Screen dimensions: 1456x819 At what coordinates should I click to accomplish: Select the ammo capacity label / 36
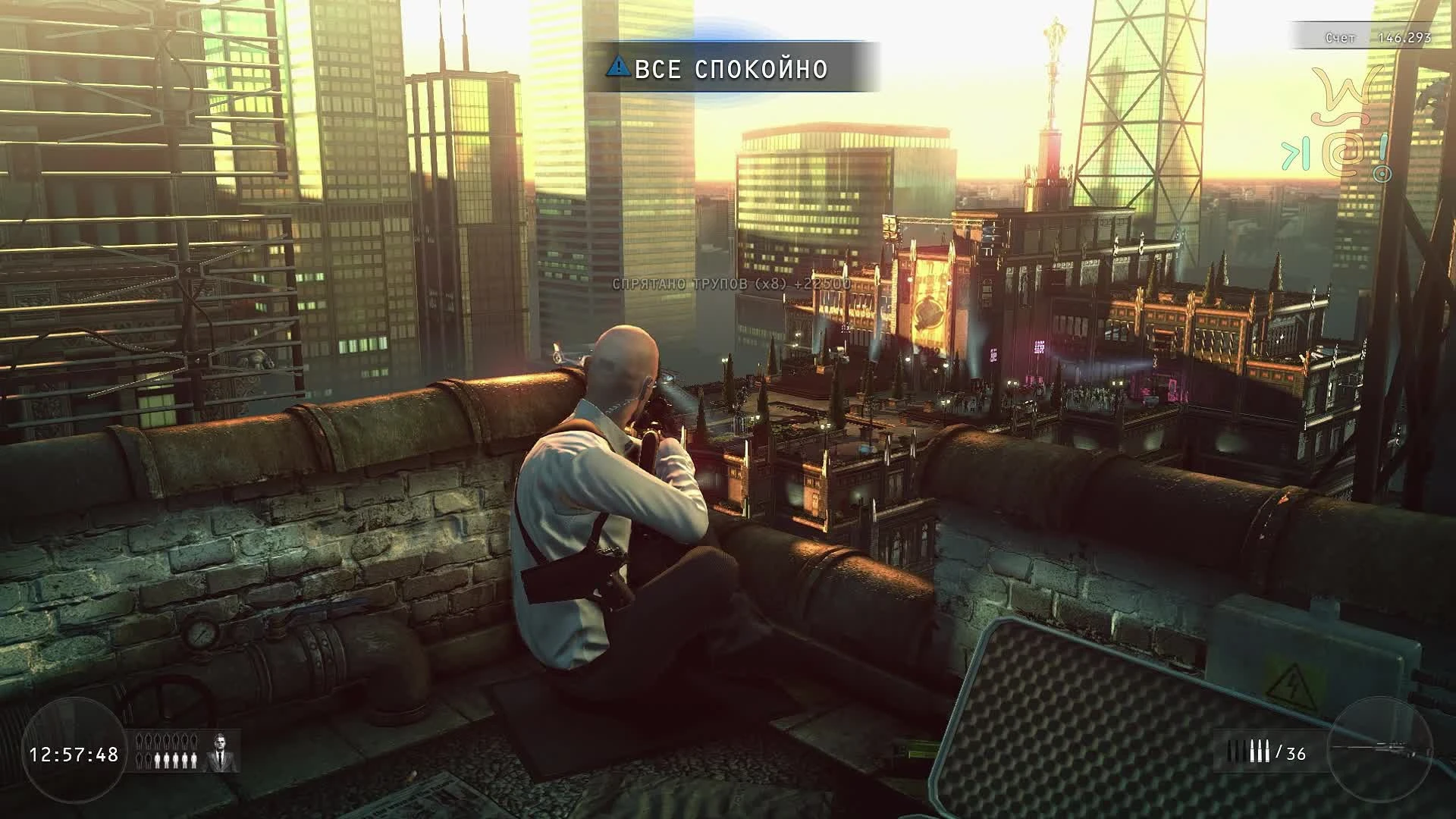pyautogui.click(x=1291, y=753)
